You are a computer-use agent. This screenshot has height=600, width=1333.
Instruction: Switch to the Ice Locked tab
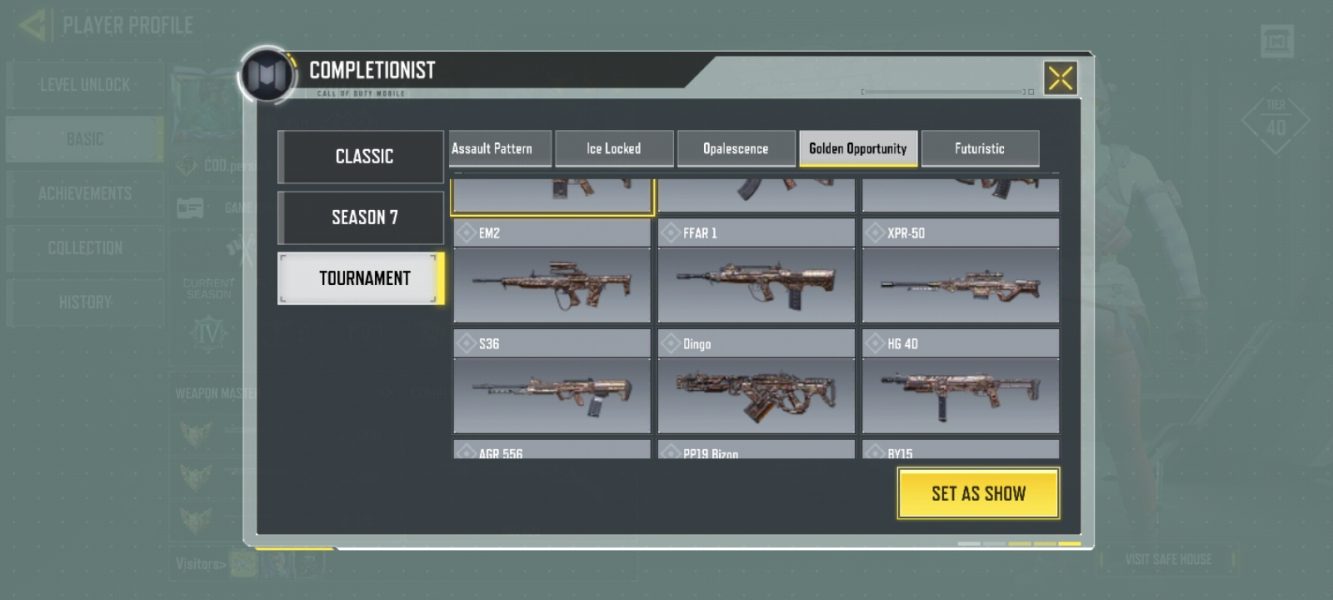tap(613, 149)
